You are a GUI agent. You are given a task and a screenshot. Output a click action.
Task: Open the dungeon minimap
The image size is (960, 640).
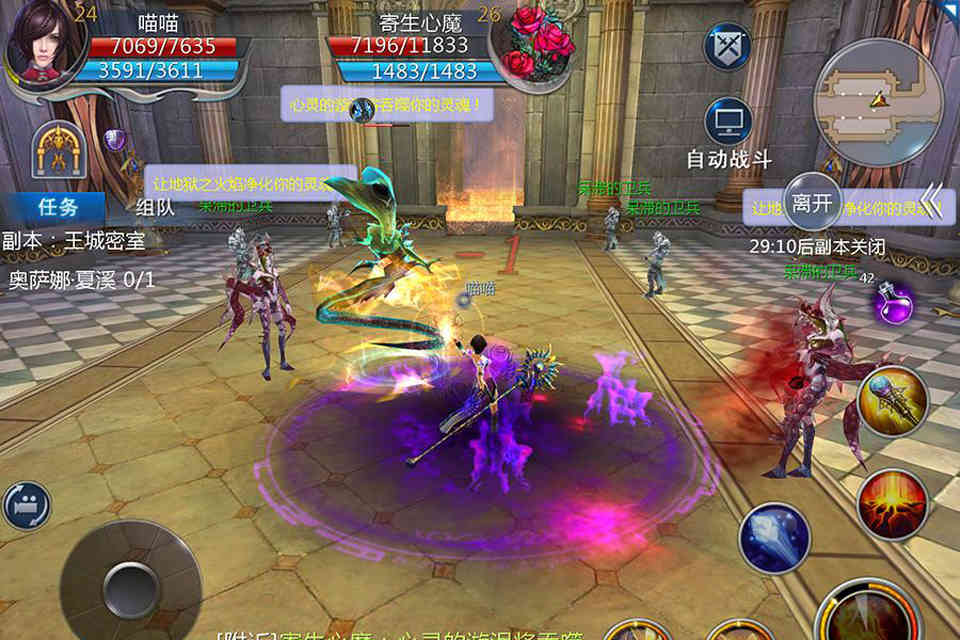click(x=878, y=101)
